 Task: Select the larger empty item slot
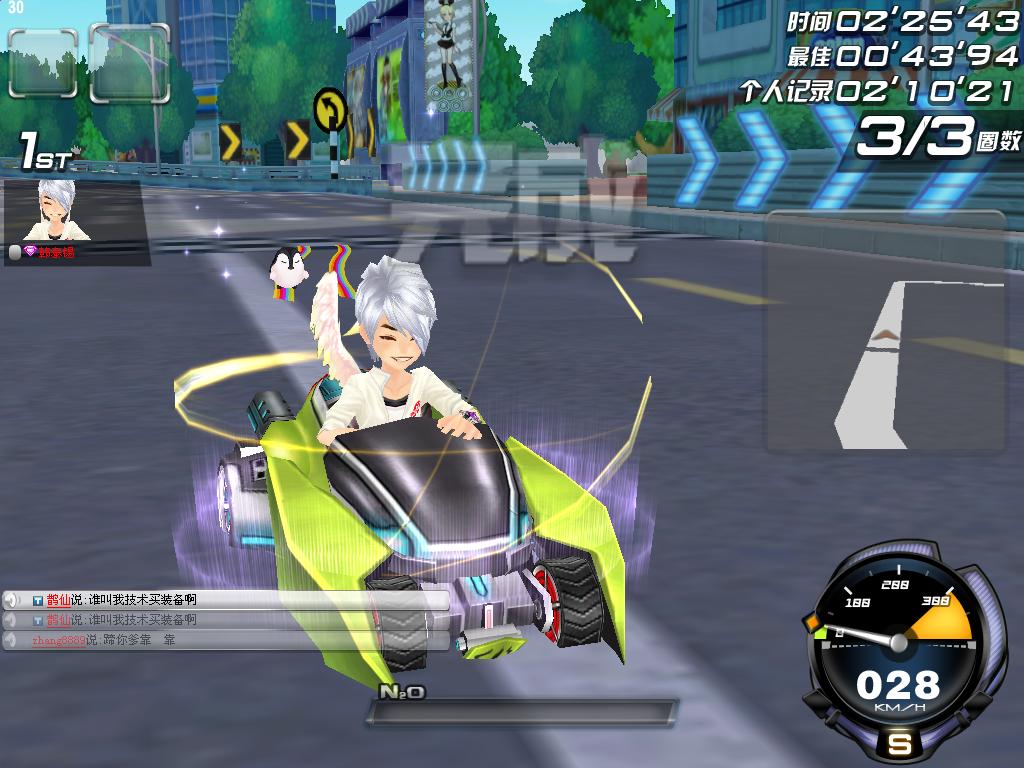[x=129, y=63]
